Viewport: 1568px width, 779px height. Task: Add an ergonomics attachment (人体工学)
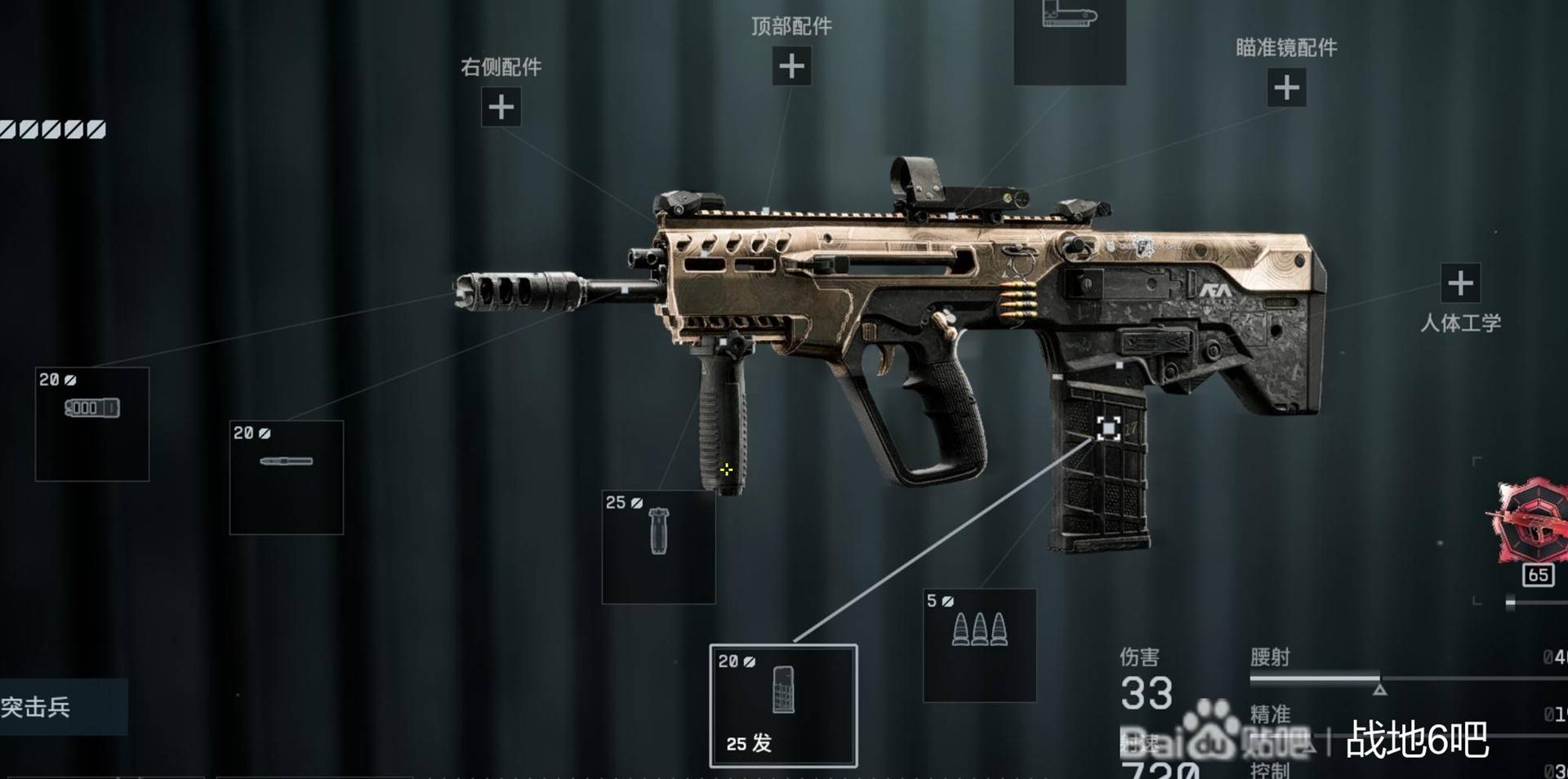(1460, 283)
